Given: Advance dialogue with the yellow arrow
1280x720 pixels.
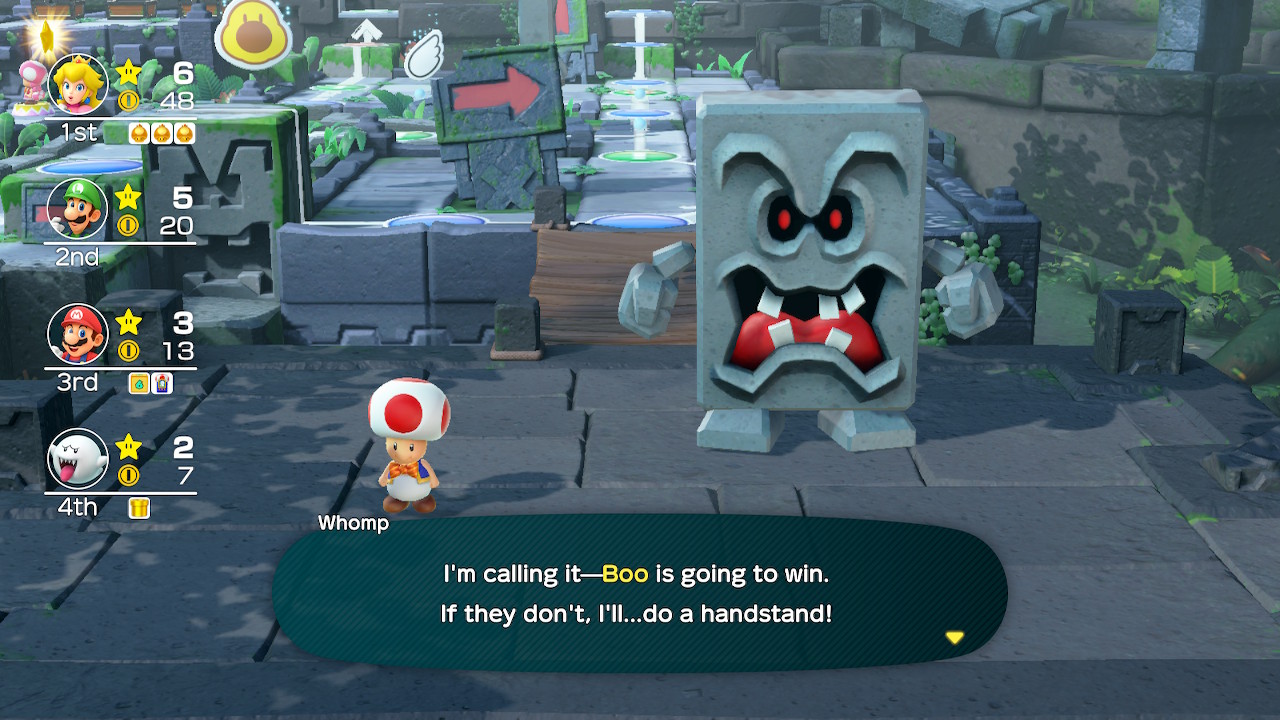Looking at the screenshot, I should point(955,637).
